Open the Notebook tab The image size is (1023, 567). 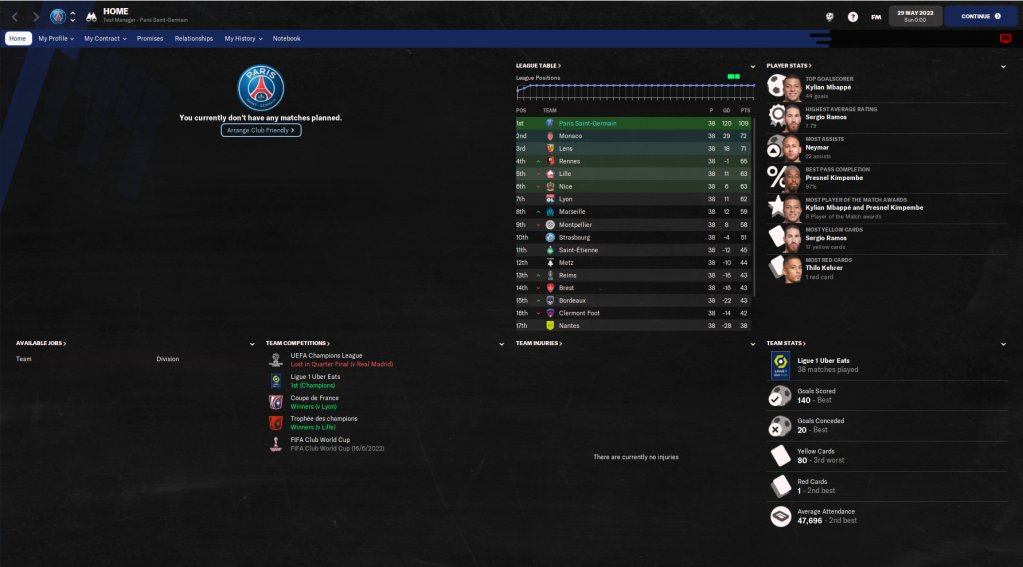pyautogui.click(x=286, y=38)
